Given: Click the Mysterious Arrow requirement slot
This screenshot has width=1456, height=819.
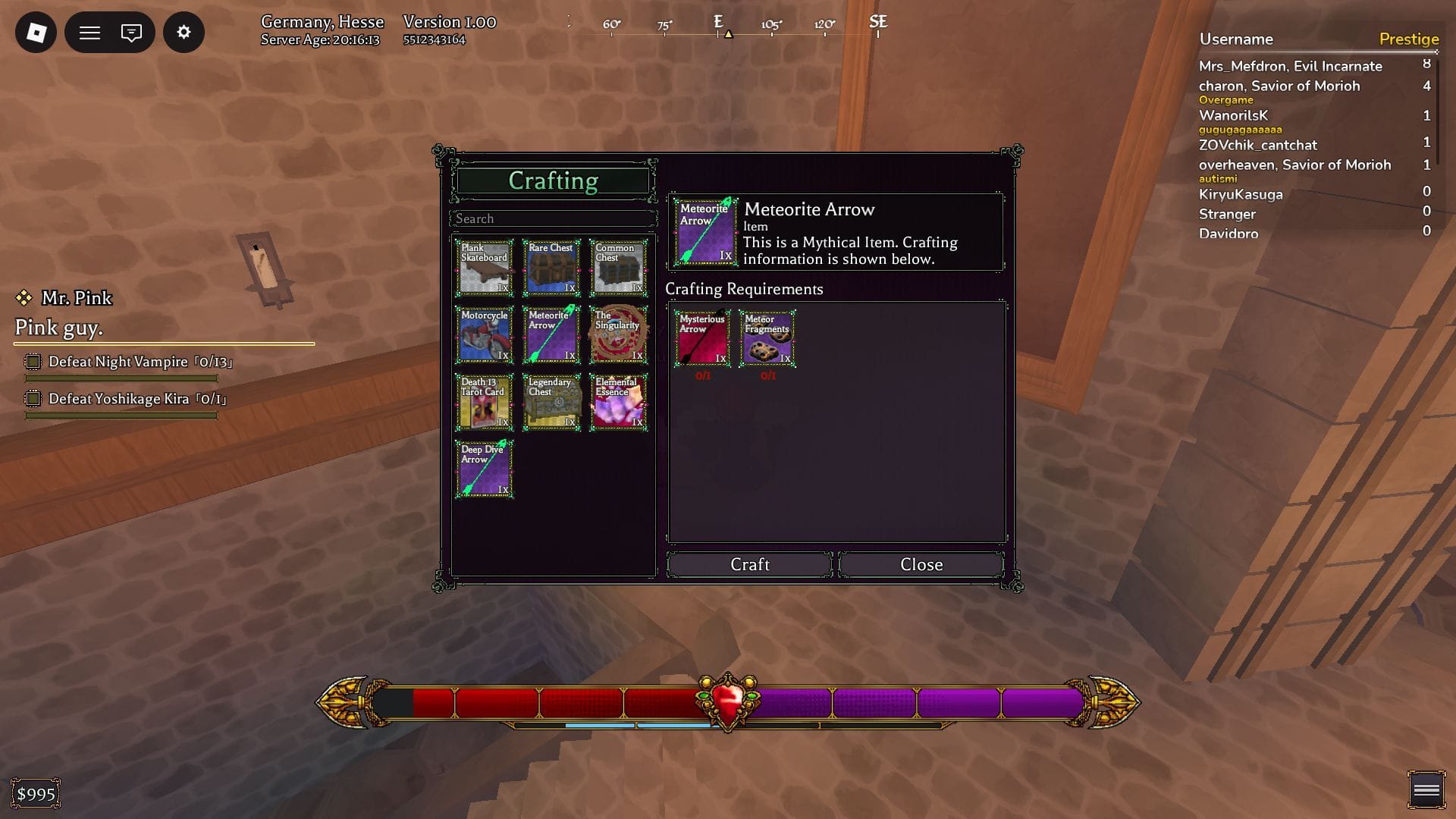Looking at the screenshot, I should pos(702,338).
